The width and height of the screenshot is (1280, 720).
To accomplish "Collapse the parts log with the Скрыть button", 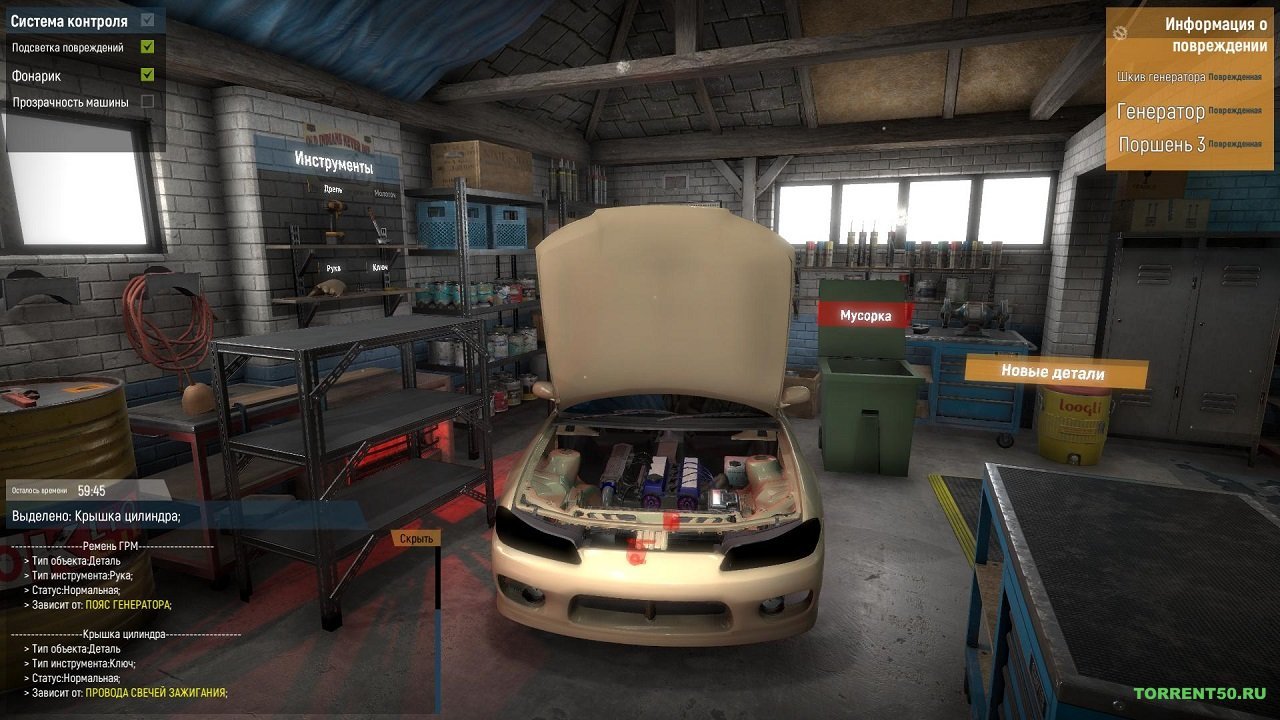I will coord(417,538).
